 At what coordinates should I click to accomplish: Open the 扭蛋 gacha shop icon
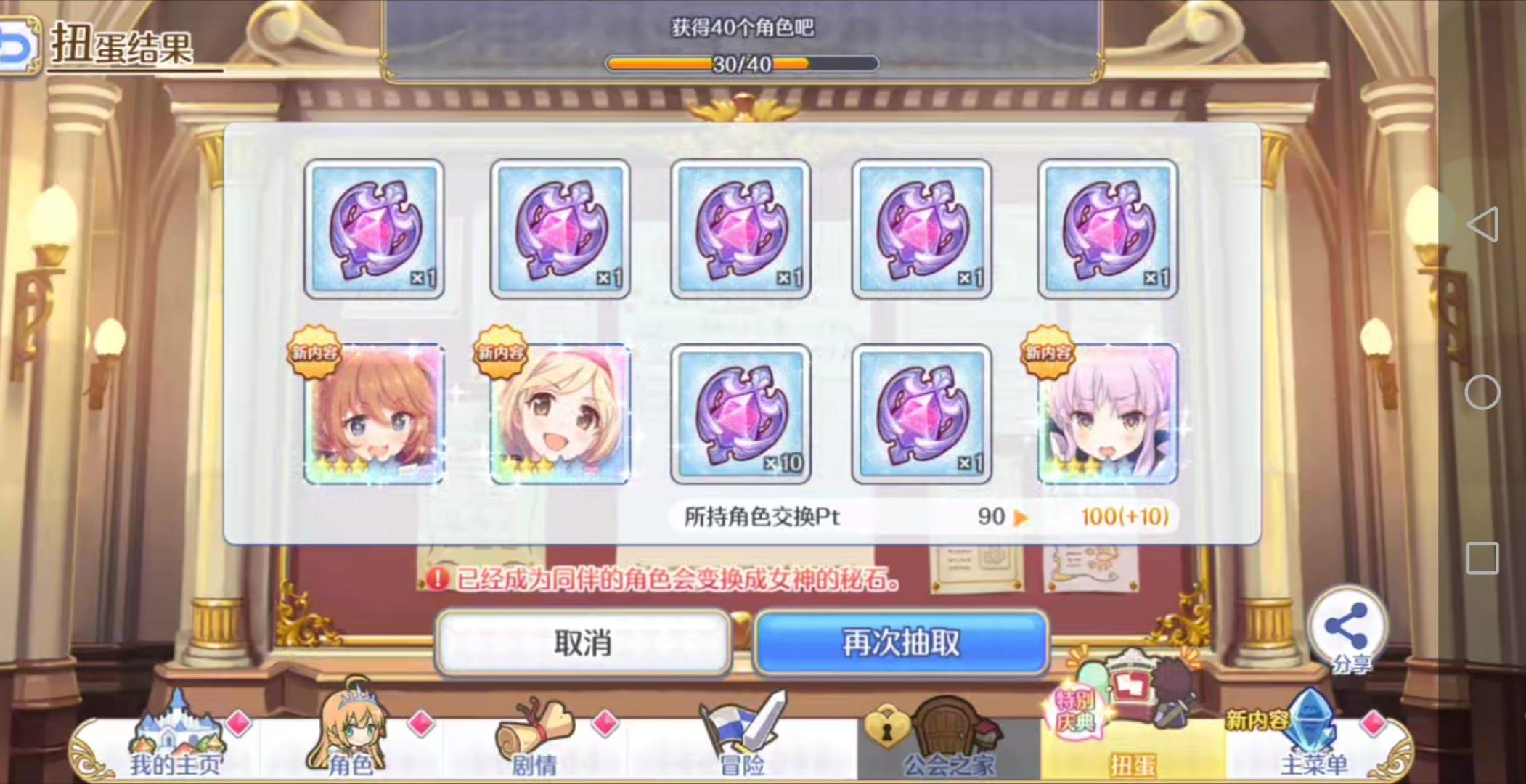coord(1133,719)
